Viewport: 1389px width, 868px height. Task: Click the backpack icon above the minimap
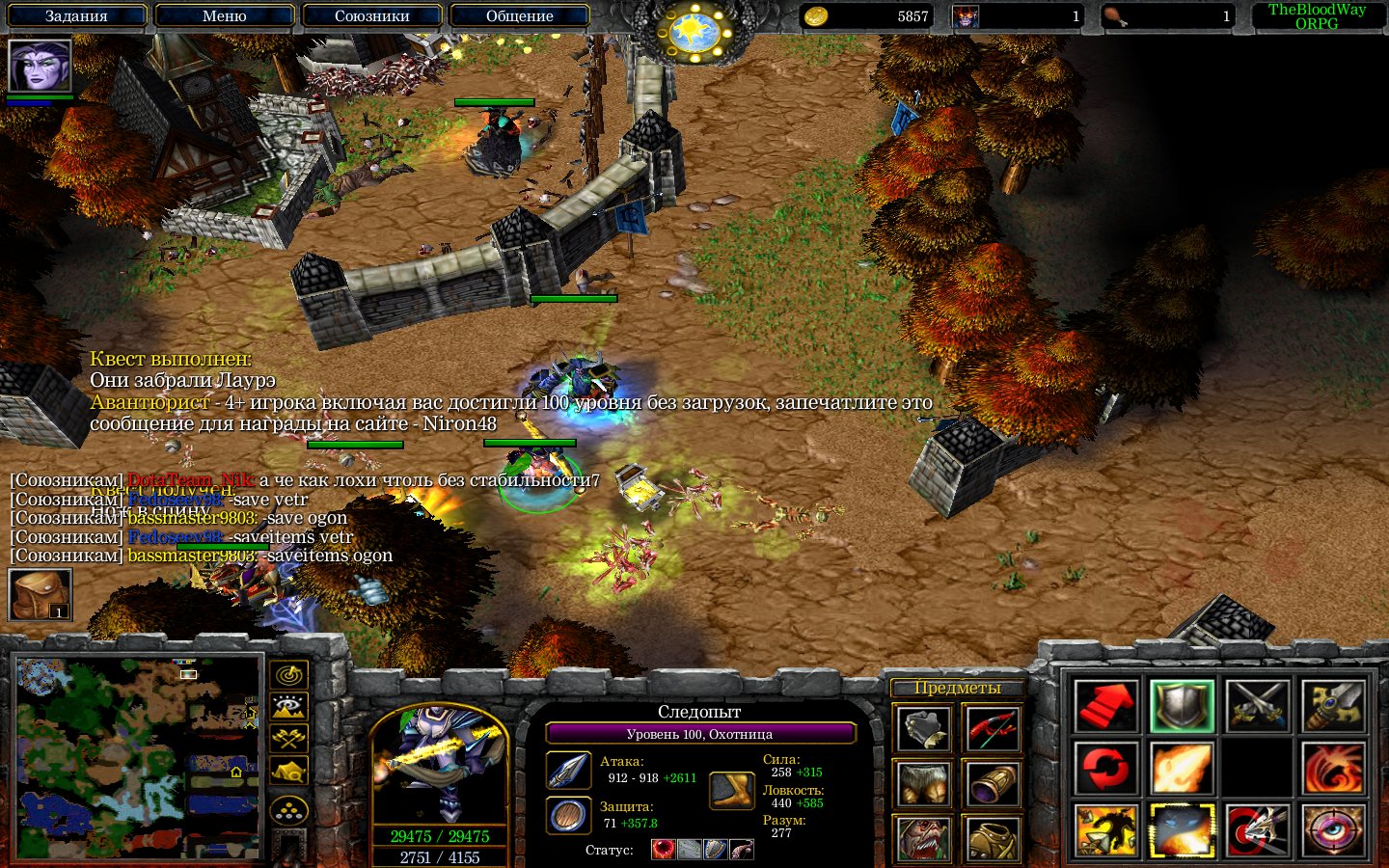coord(40,594)
